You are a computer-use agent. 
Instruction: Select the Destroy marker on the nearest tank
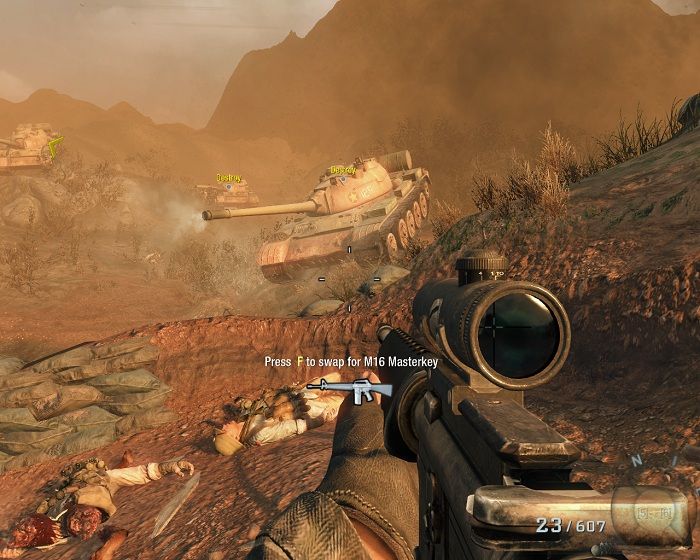(343, 171)
